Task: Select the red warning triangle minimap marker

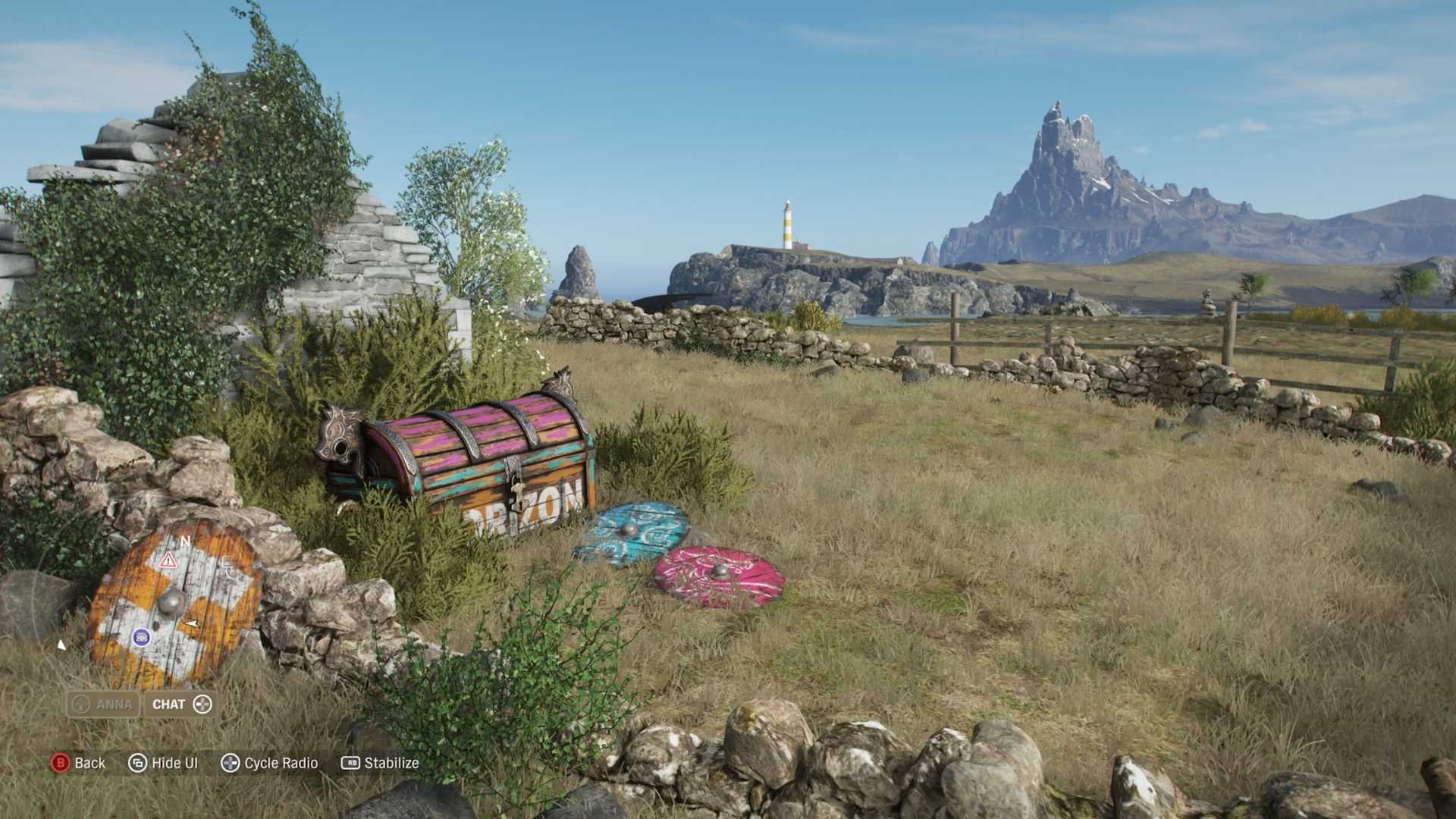Action: [168, 560]
